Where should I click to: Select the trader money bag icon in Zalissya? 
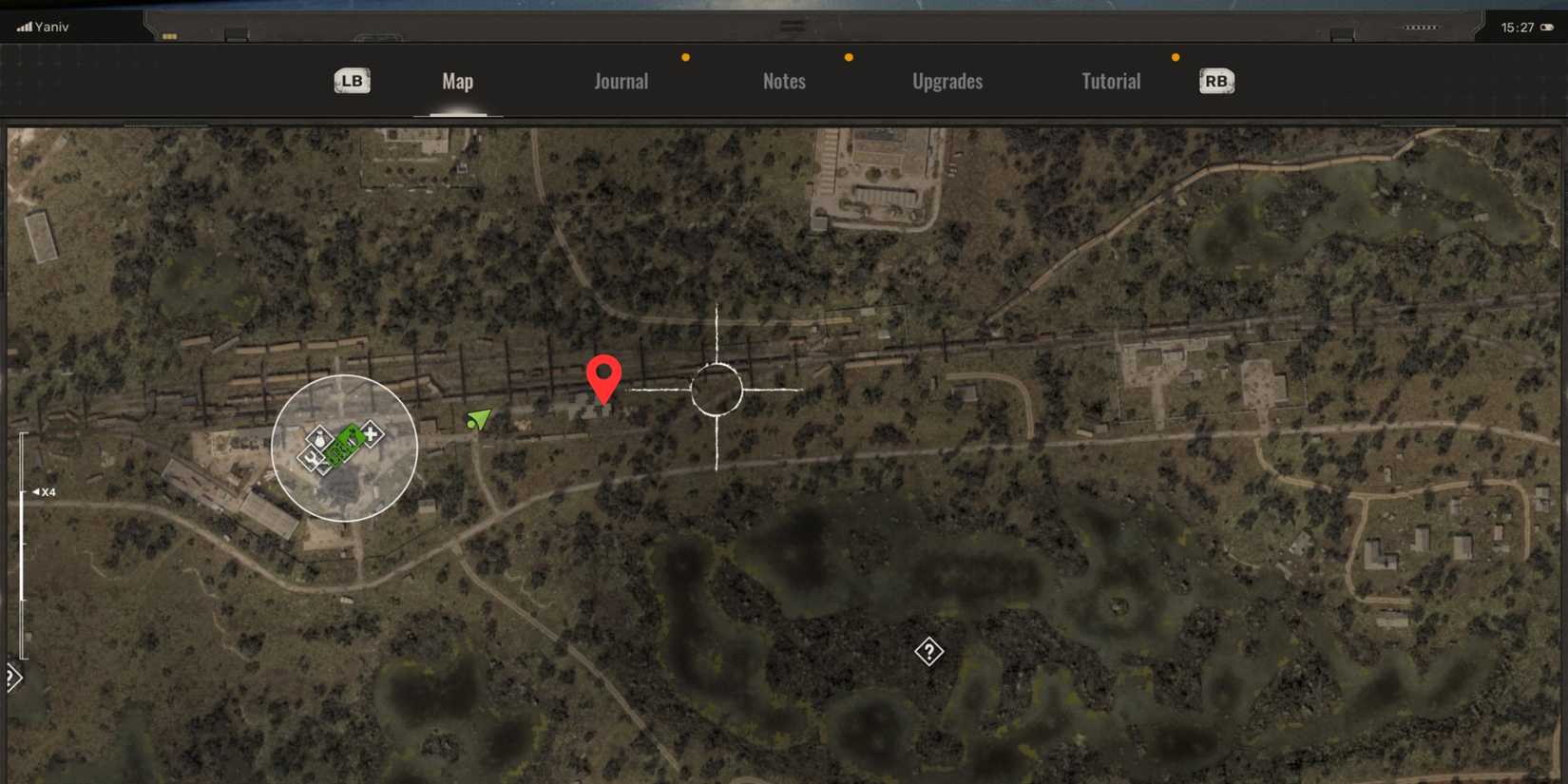point(320,439)
